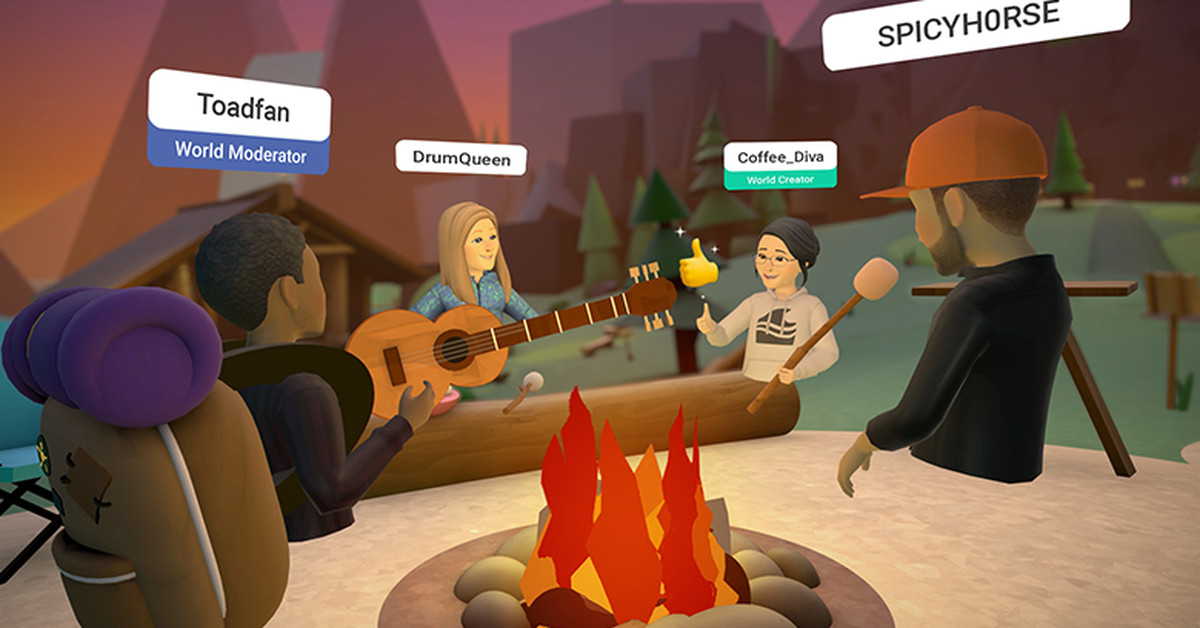Click the World Moderator badge

pyautogui.click(x=238, y=153)
